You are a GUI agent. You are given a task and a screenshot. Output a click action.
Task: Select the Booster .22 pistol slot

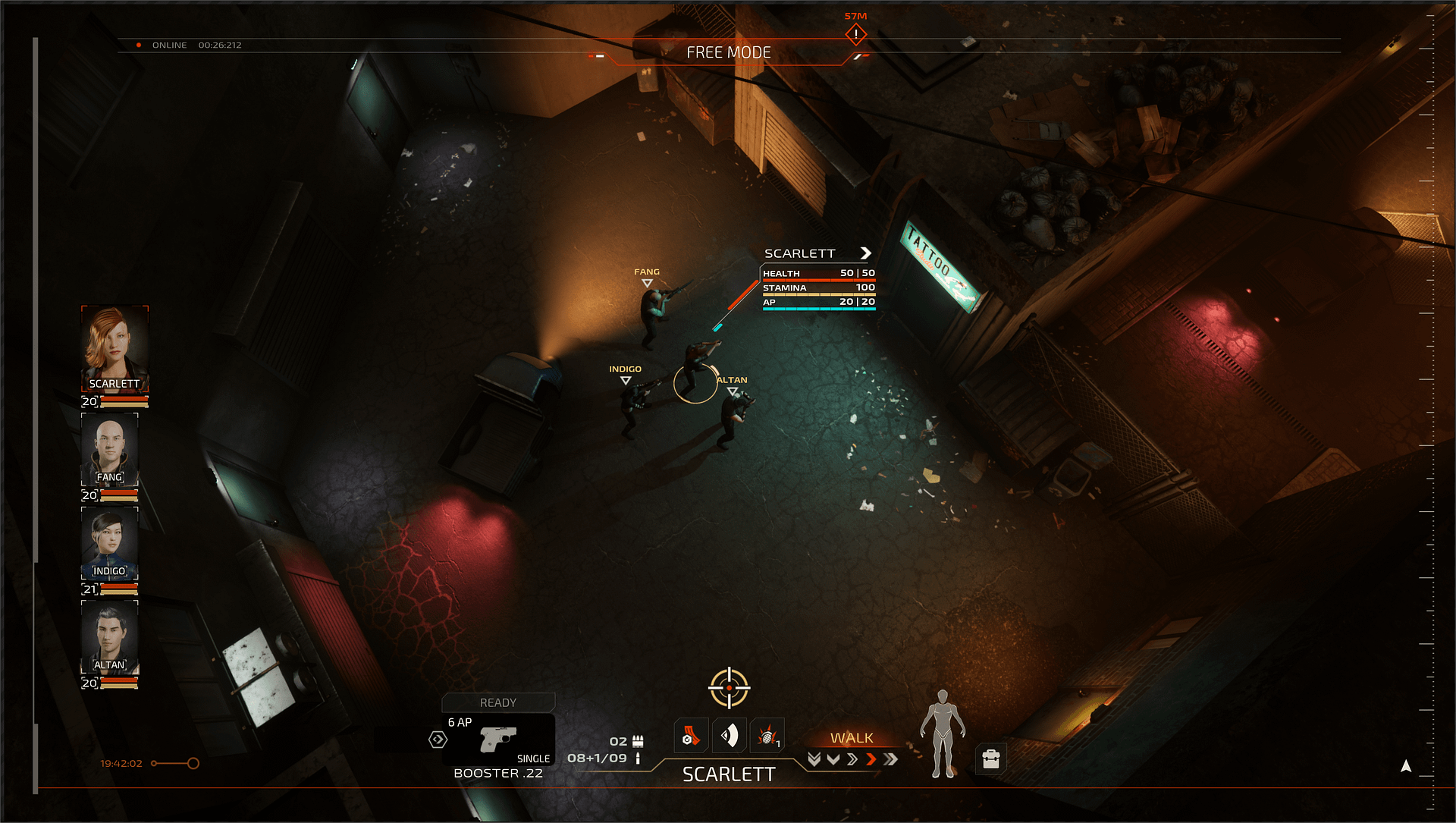tap(498, 740)
